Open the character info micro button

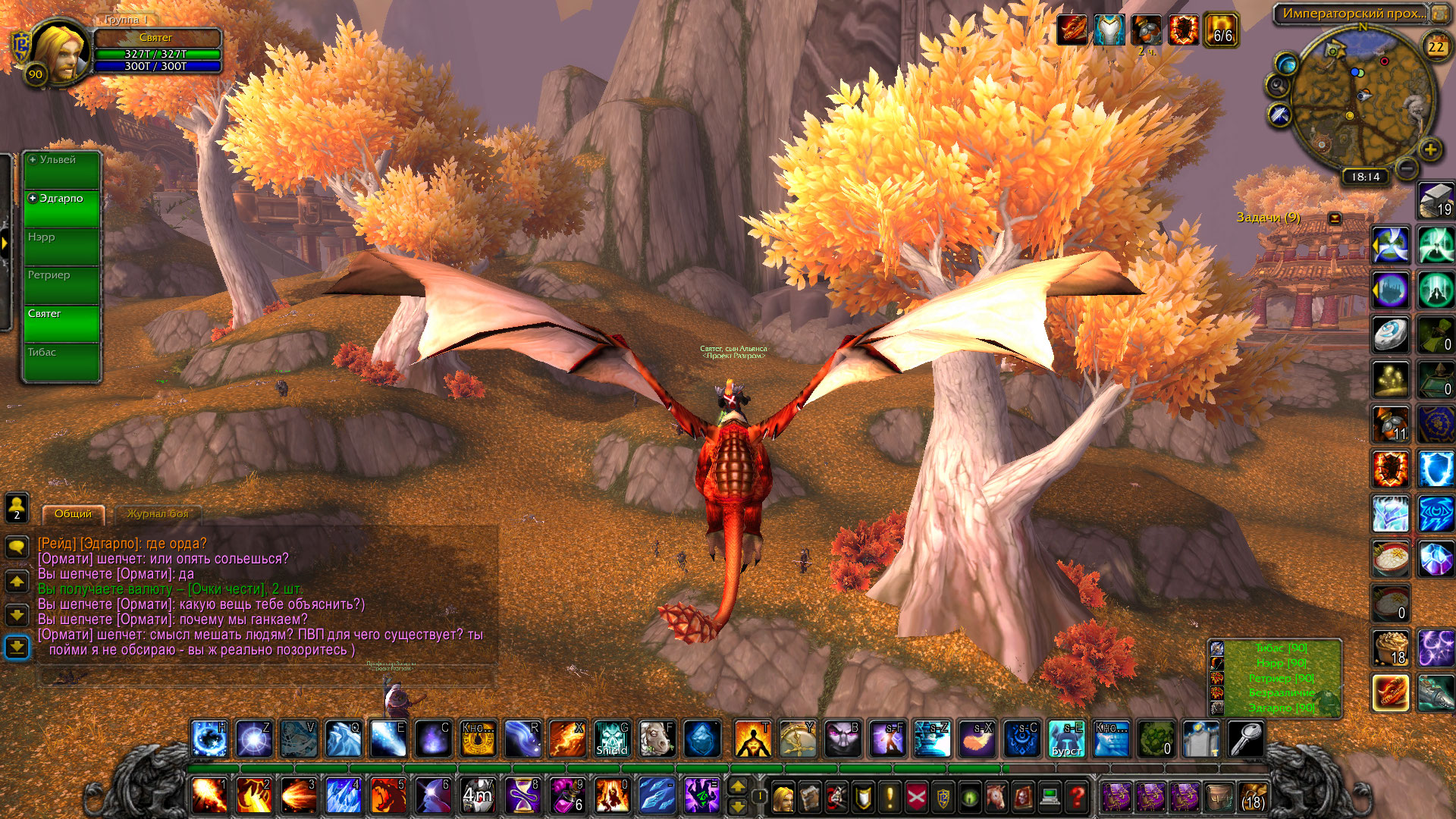(x=783, y=797)
